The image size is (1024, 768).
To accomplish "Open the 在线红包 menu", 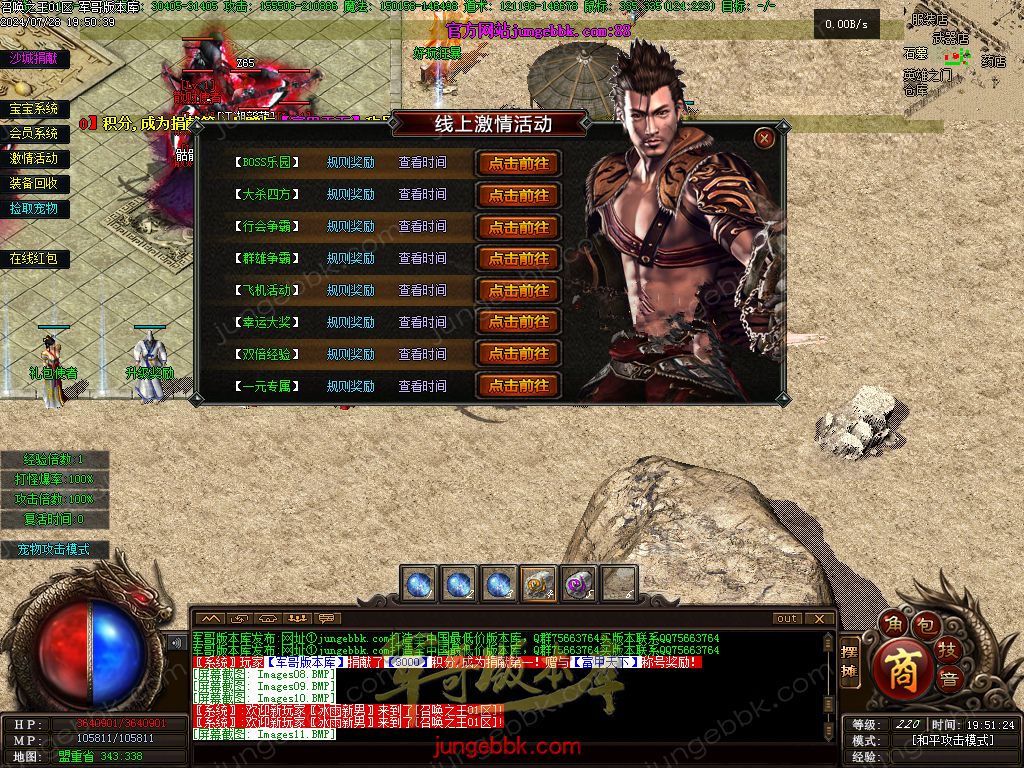I will click(34, 259).
